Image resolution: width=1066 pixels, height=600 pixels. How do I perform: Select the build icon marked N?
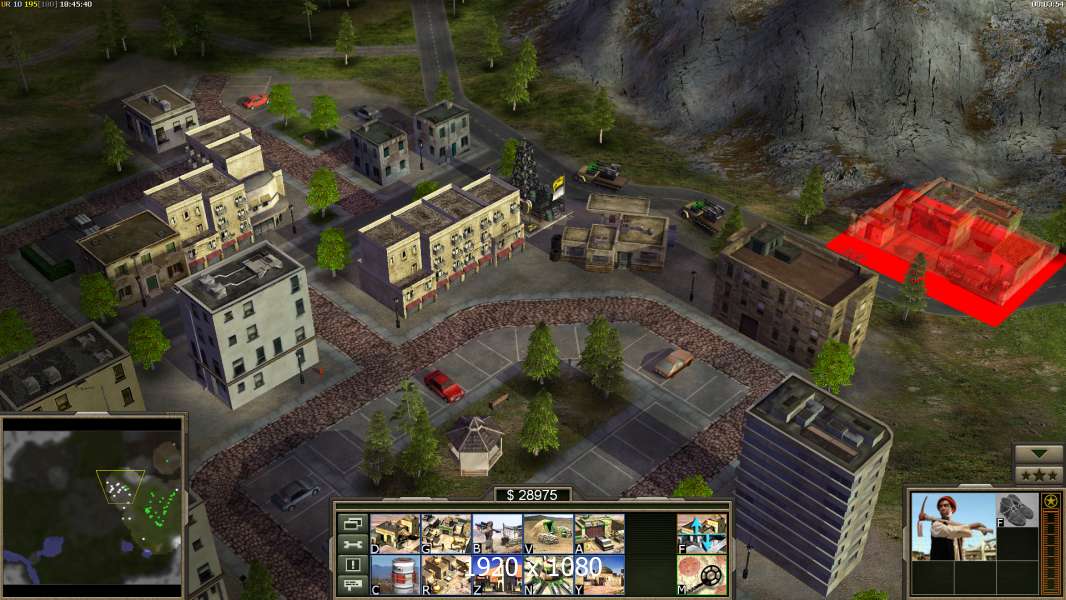coord(548,574)
